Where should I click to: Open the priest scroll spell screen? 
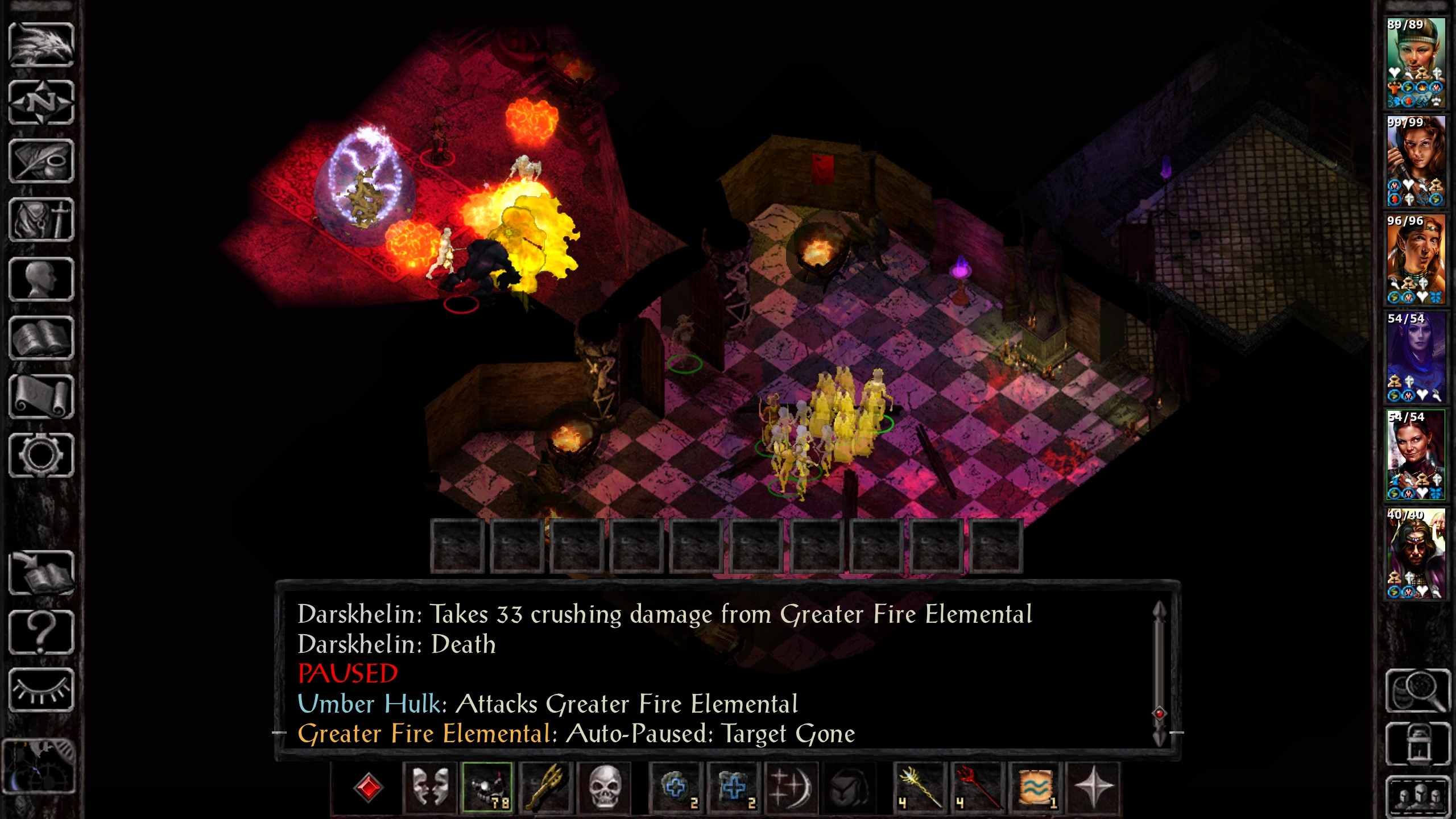coord(41,397)
